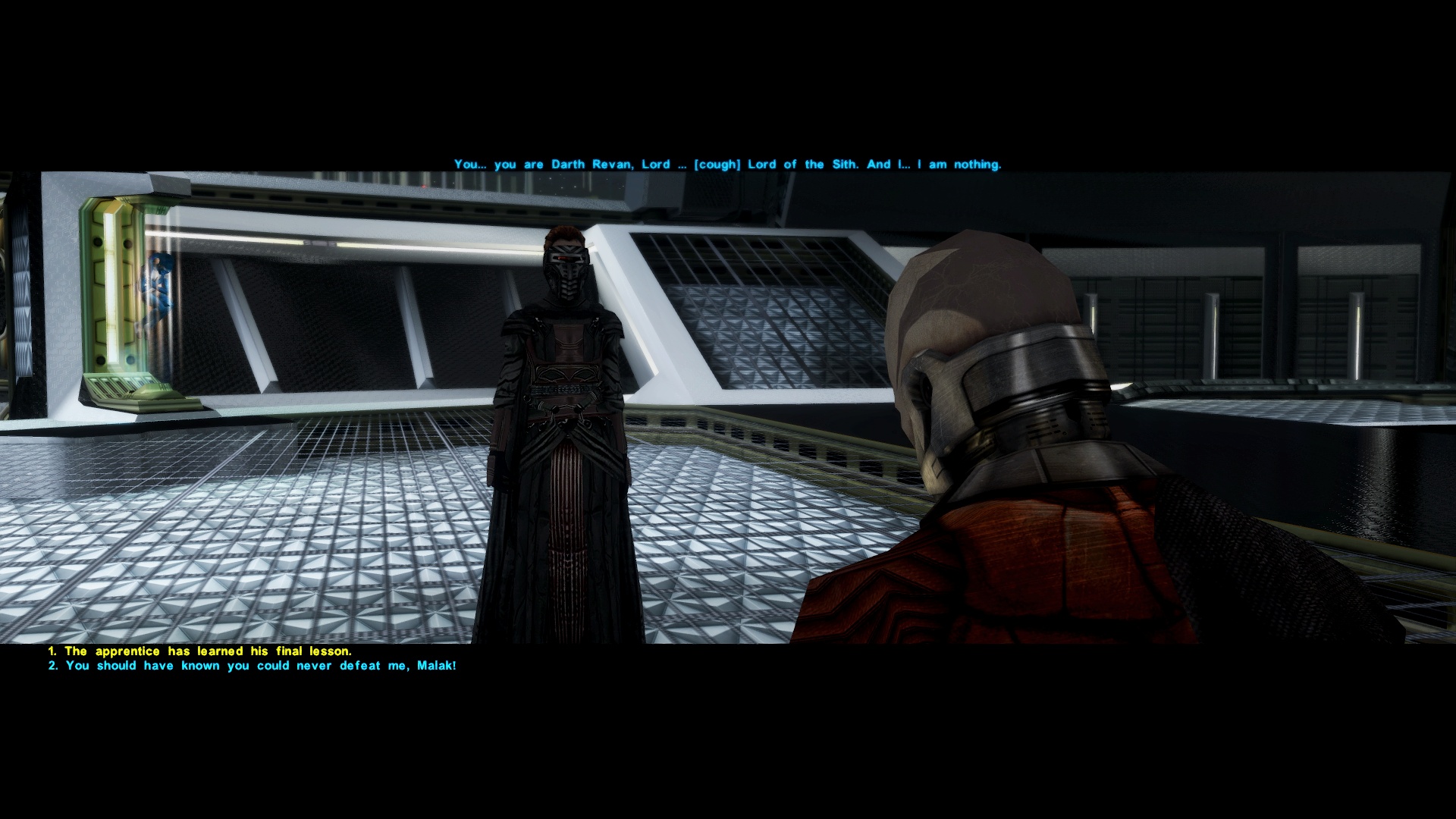Choose "The apprentice has learned his final lesson" reply
Image resolution: width=1456 pixels, height=819 pixels.
200,651
